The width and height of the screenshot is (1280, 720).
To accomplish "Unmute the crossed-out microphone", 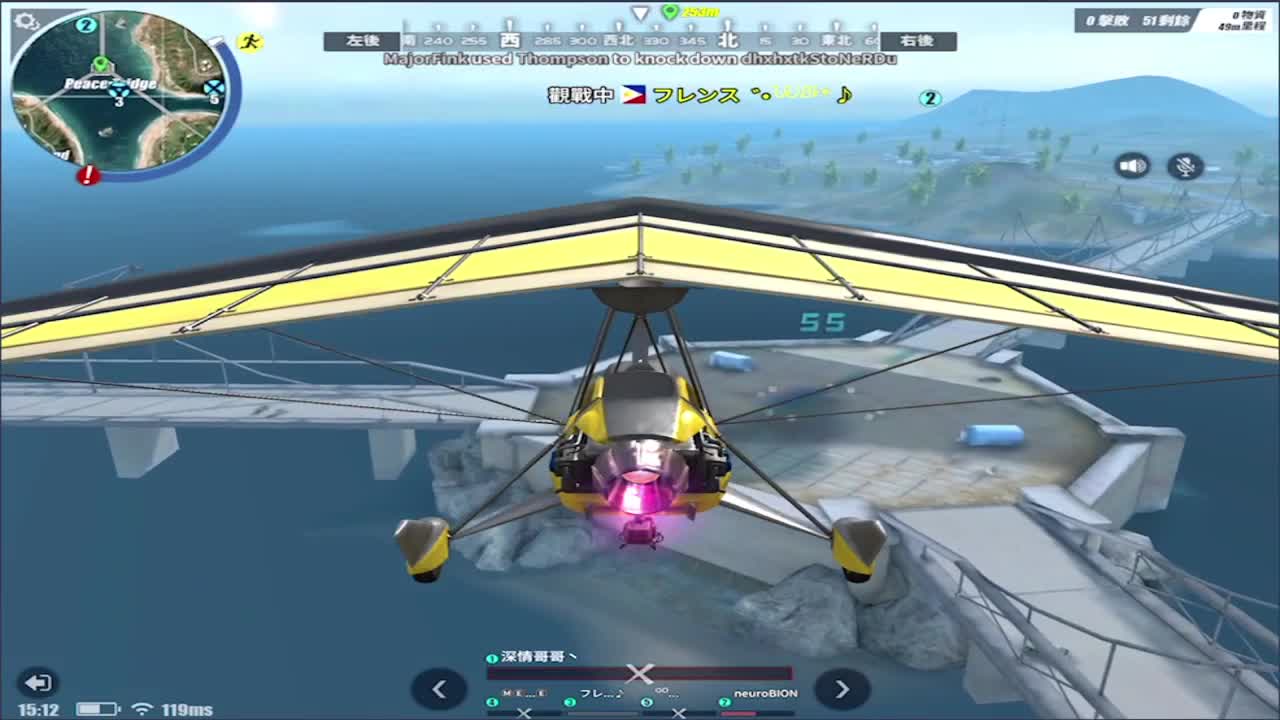I will (x=1183, y=166).
